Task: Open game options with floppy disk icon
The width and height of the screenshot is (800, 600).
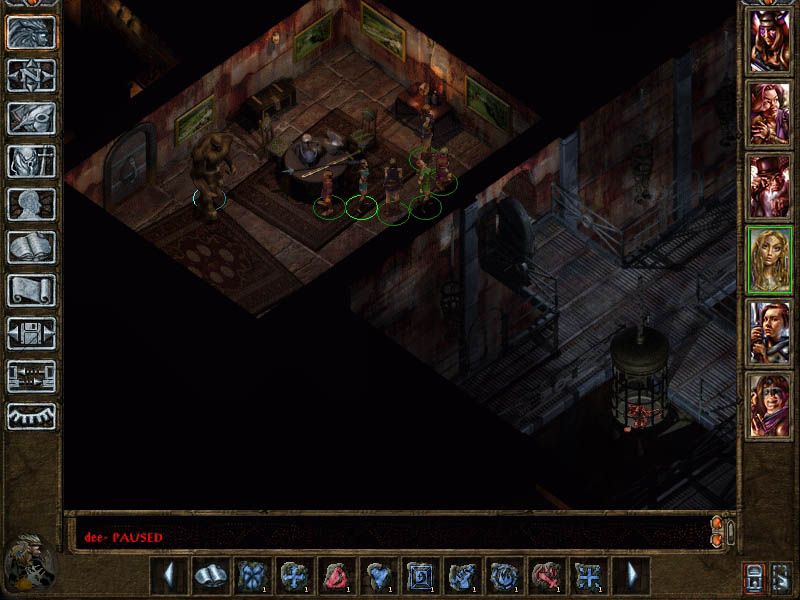Action: tap(31, 333)
